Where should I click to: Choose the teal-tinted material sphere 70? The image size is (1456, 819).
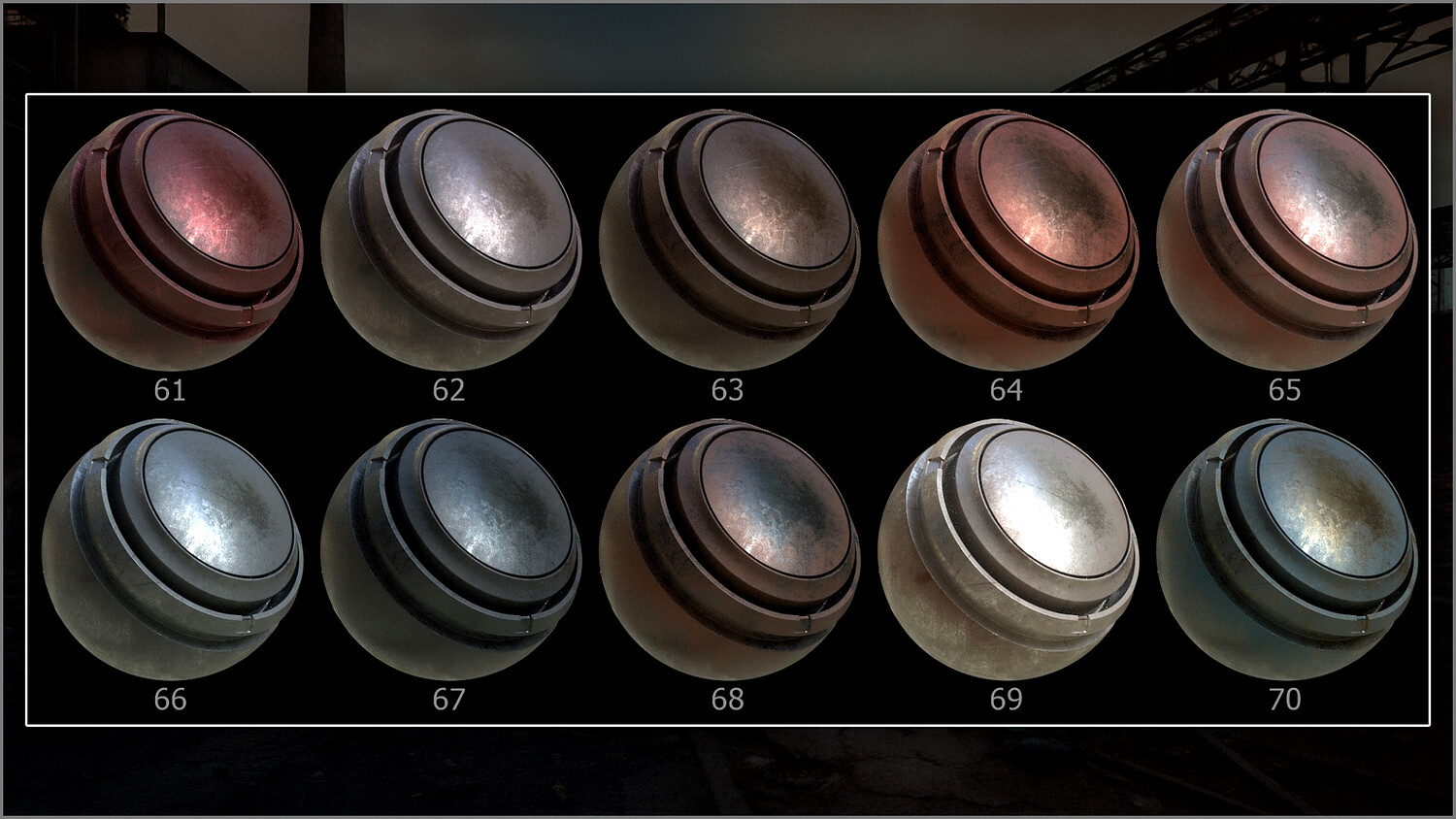pos(1286,549)
